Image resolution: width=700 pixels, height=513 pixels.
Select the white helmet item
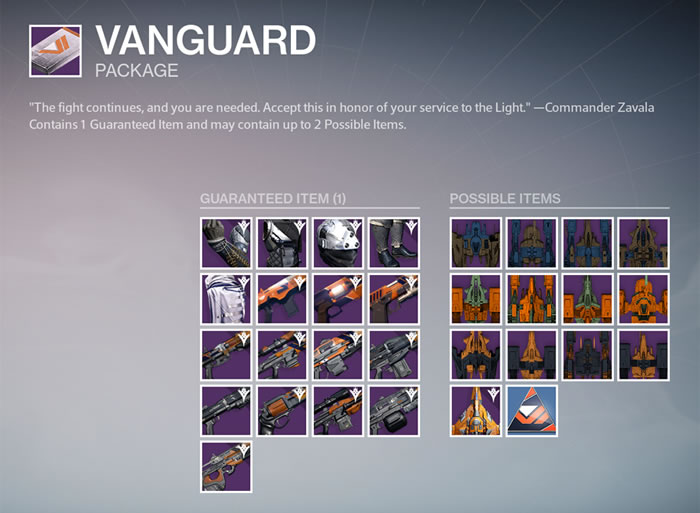(x=337, y=243)
